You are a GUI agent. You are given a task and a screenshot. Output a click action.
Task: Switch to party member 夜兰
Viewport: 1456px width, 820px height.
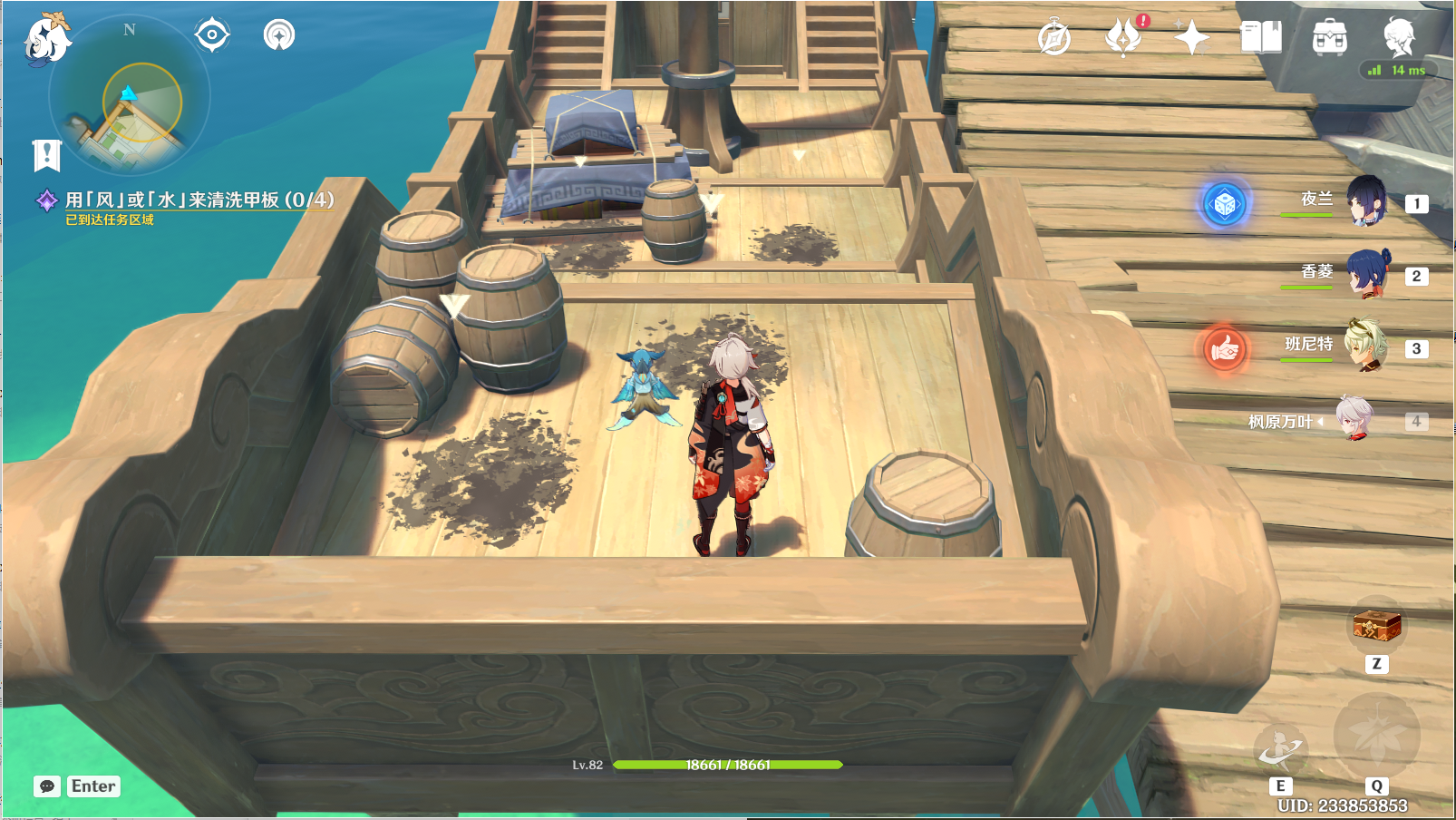(x=1365, y=201)
